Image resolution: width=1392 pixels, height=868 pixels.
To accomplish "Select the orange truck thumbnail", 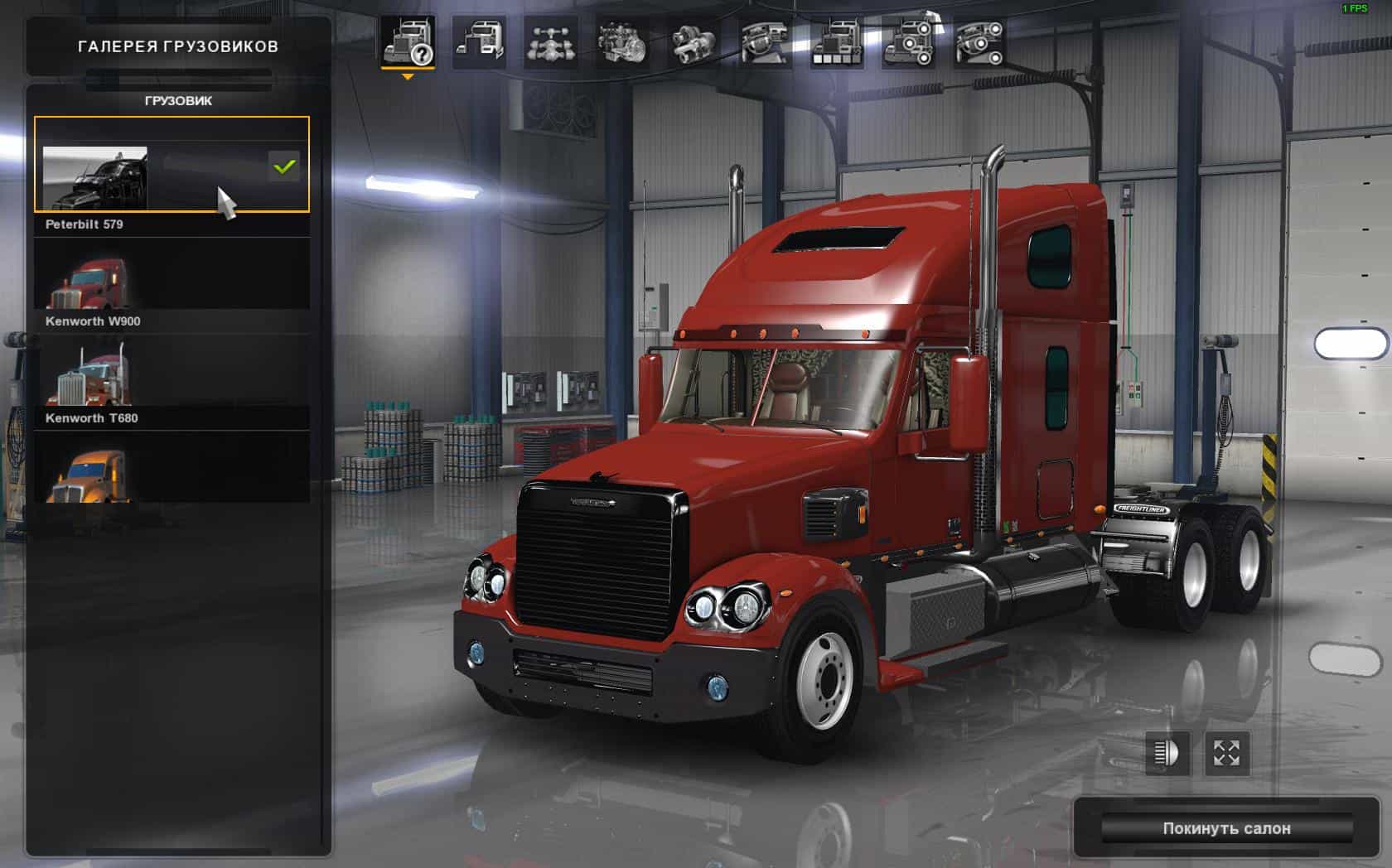I will 172,474.
